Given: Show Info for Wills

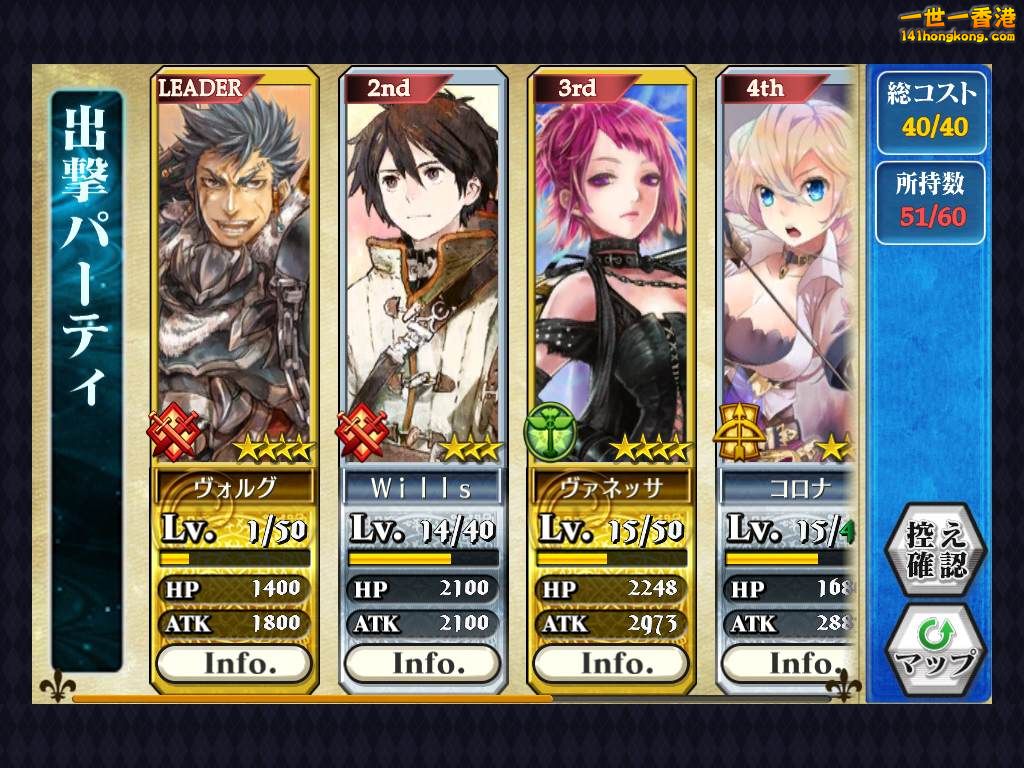Looking at the screenshot, I should (423, 662).
